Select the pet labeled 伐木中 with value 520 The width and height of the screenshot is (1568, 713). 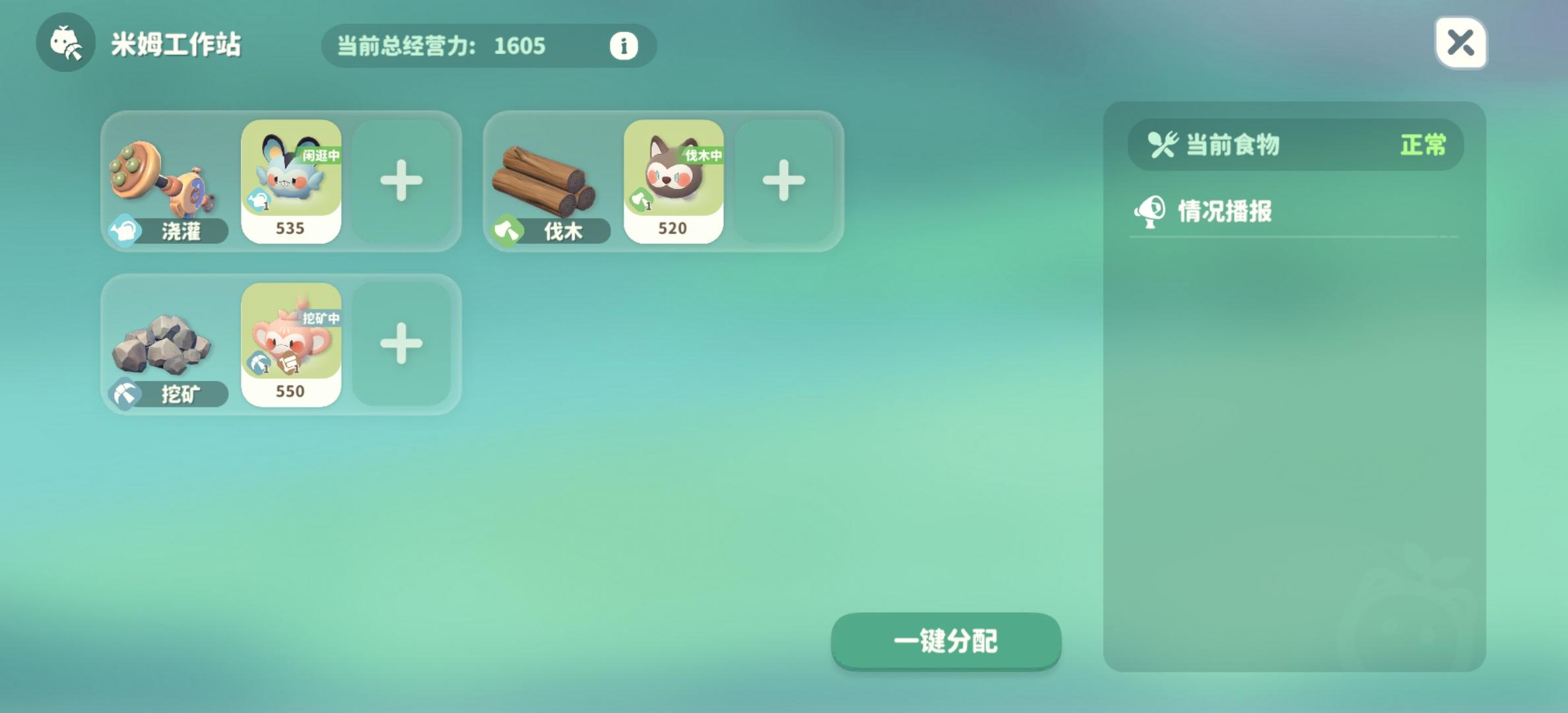click(x=673, y=182)
